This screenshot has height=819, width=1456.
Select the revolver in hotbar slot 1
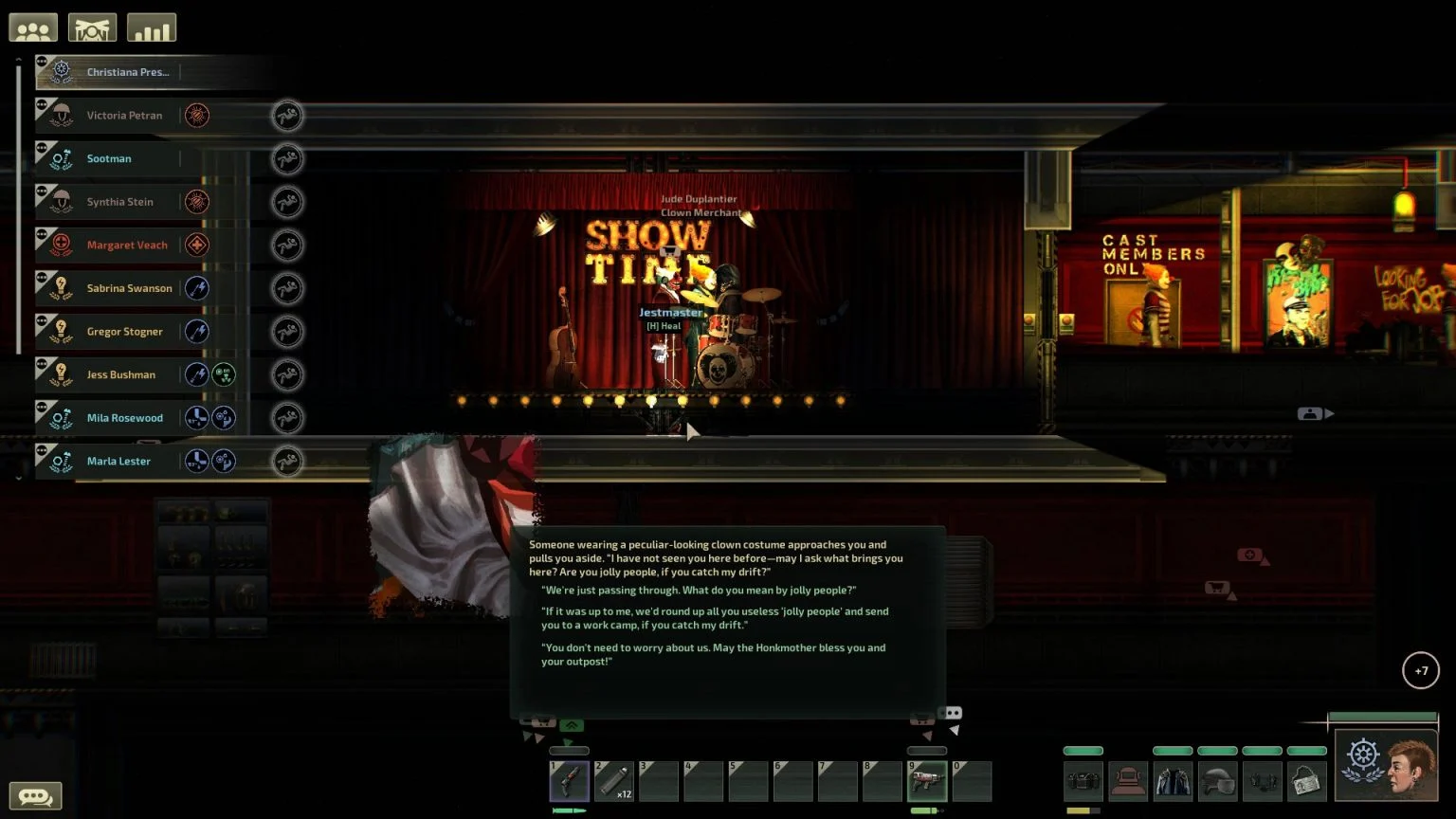click(x=569, y=782)
